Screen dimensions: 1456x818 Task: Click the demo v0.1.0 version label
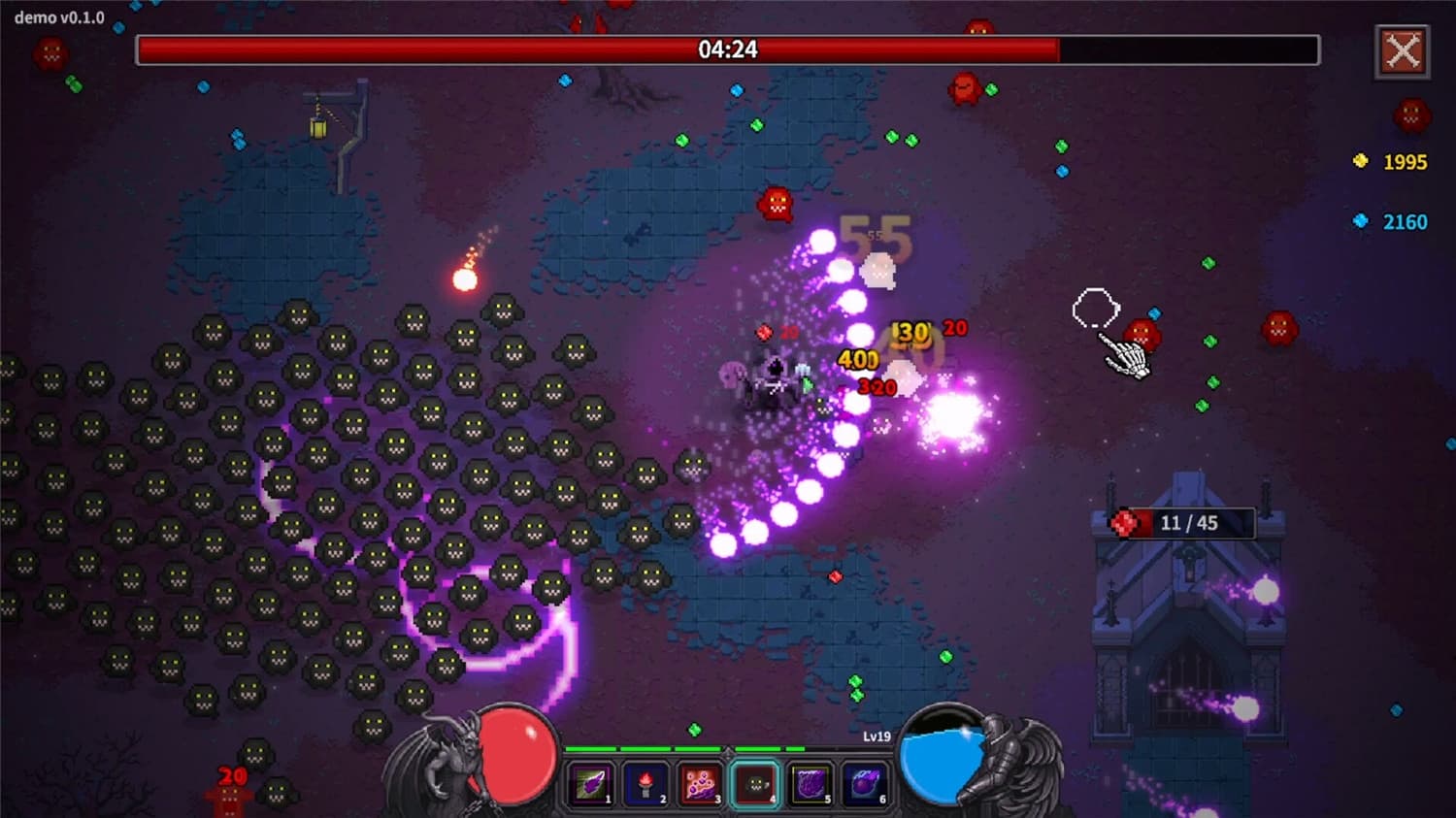click(60, 16)
